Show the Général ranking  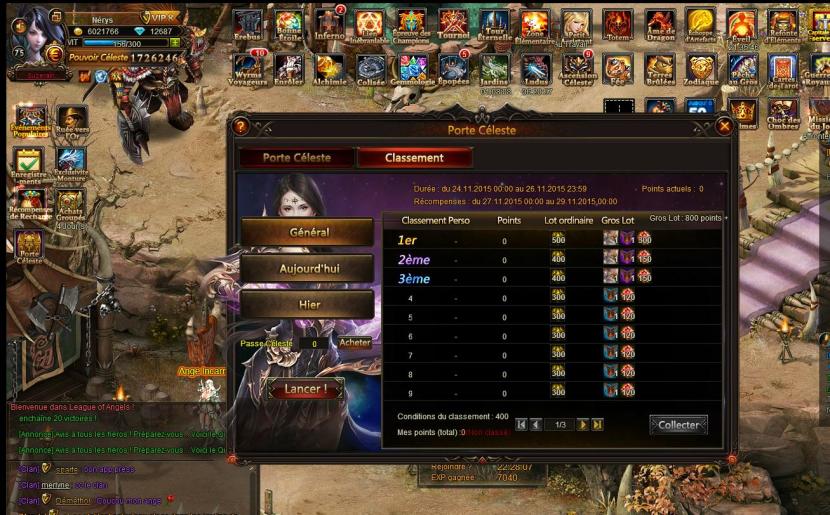[308, 232]
